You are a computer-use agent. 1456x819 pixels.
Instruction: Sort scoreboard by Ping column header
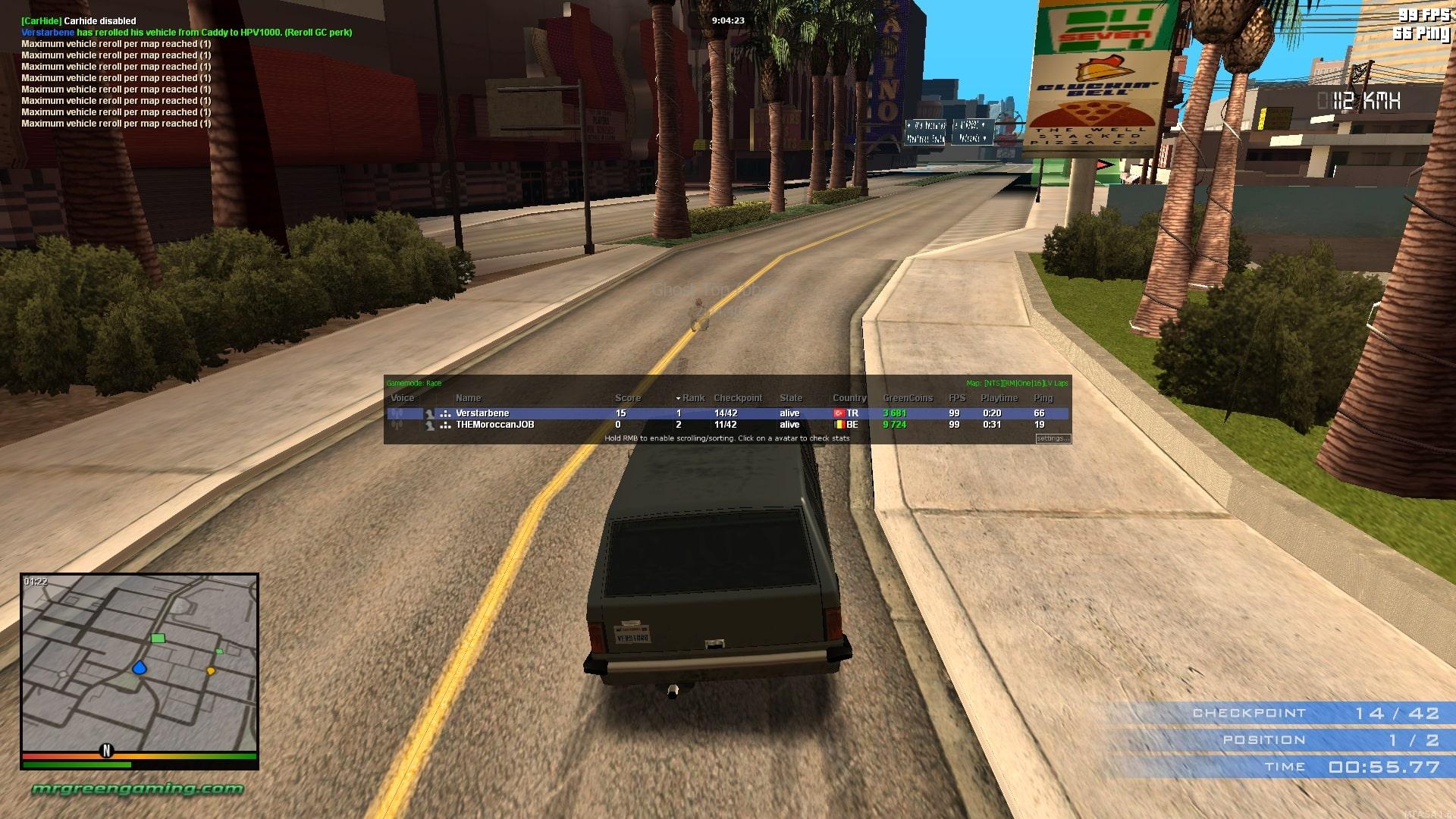(x=1043, y=398)
